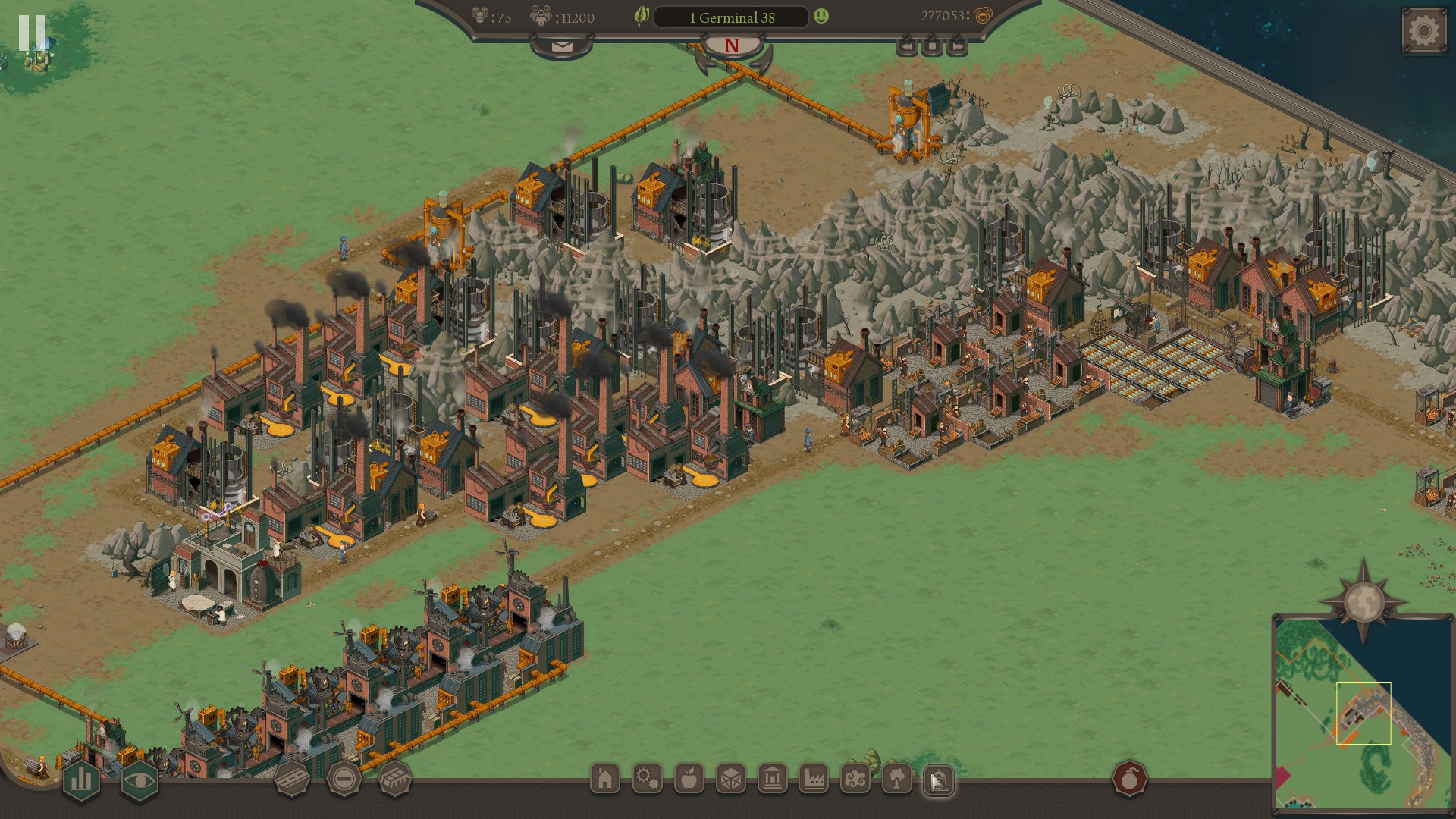
Task: Open the apple food build category
Action: [x=689, y=779]
